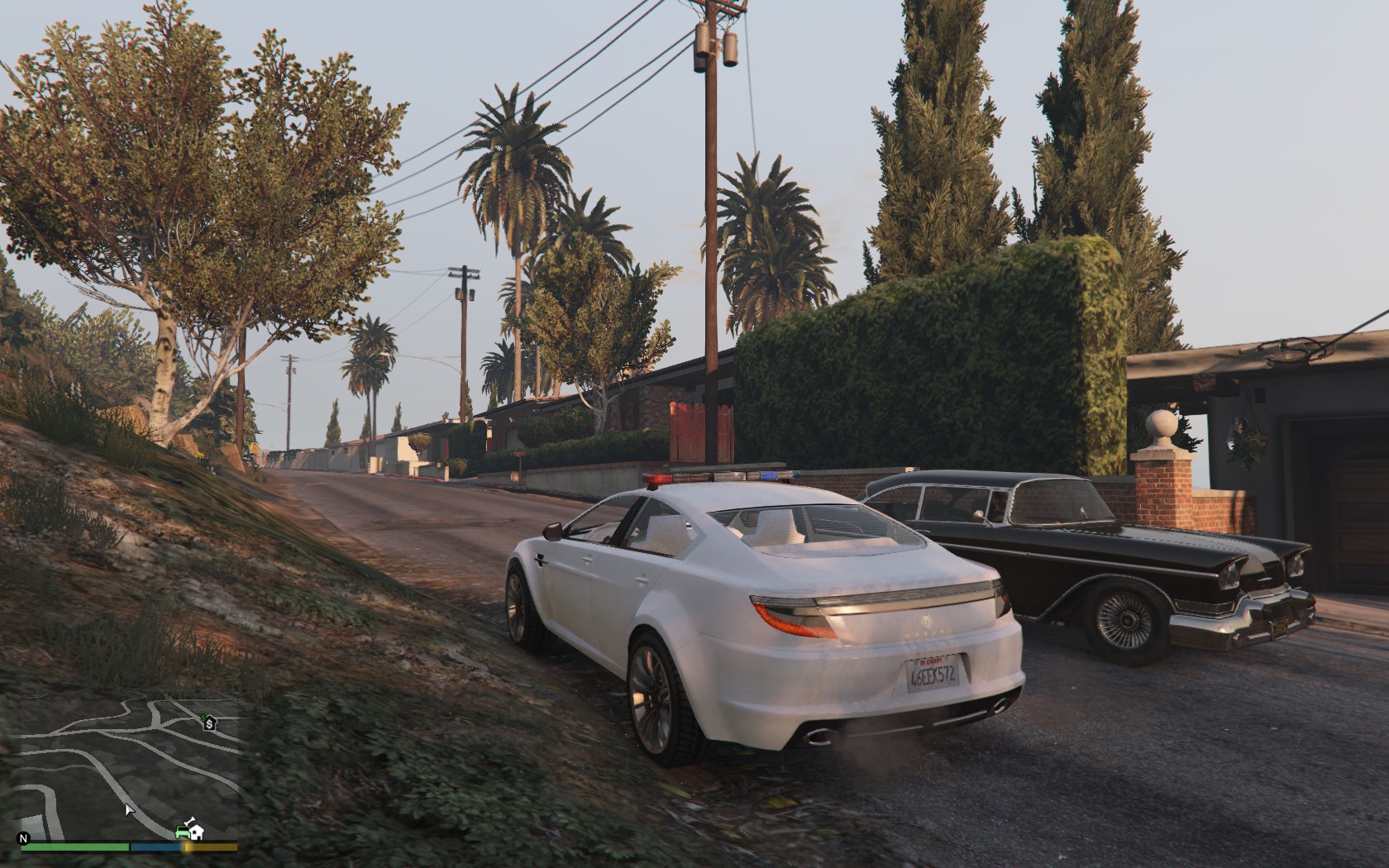Click the player arrow on the minimap
Screen dimensions: 1389x868
[129, 810]
